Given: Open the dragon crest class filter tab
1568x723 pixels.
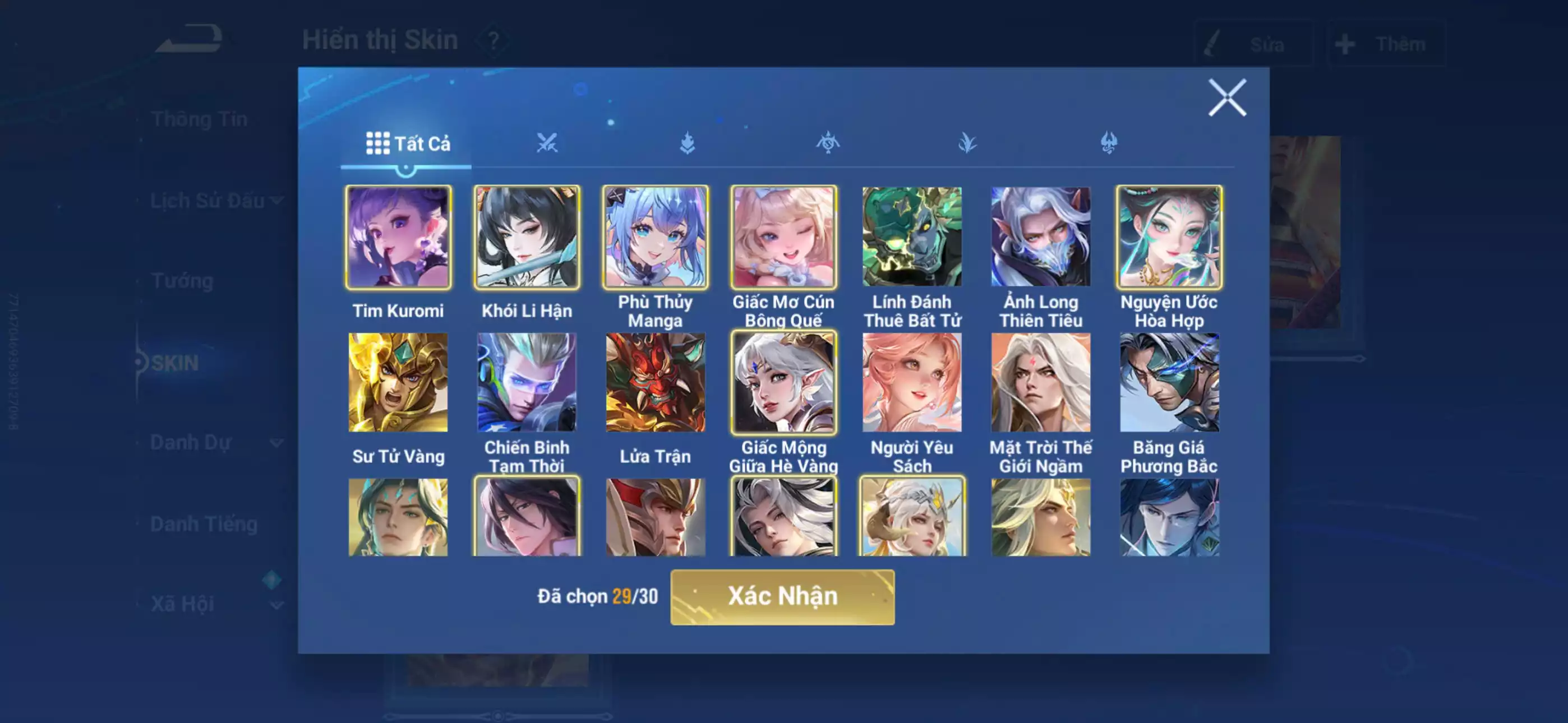Looking at the screenshot, I should click(828, 143).
